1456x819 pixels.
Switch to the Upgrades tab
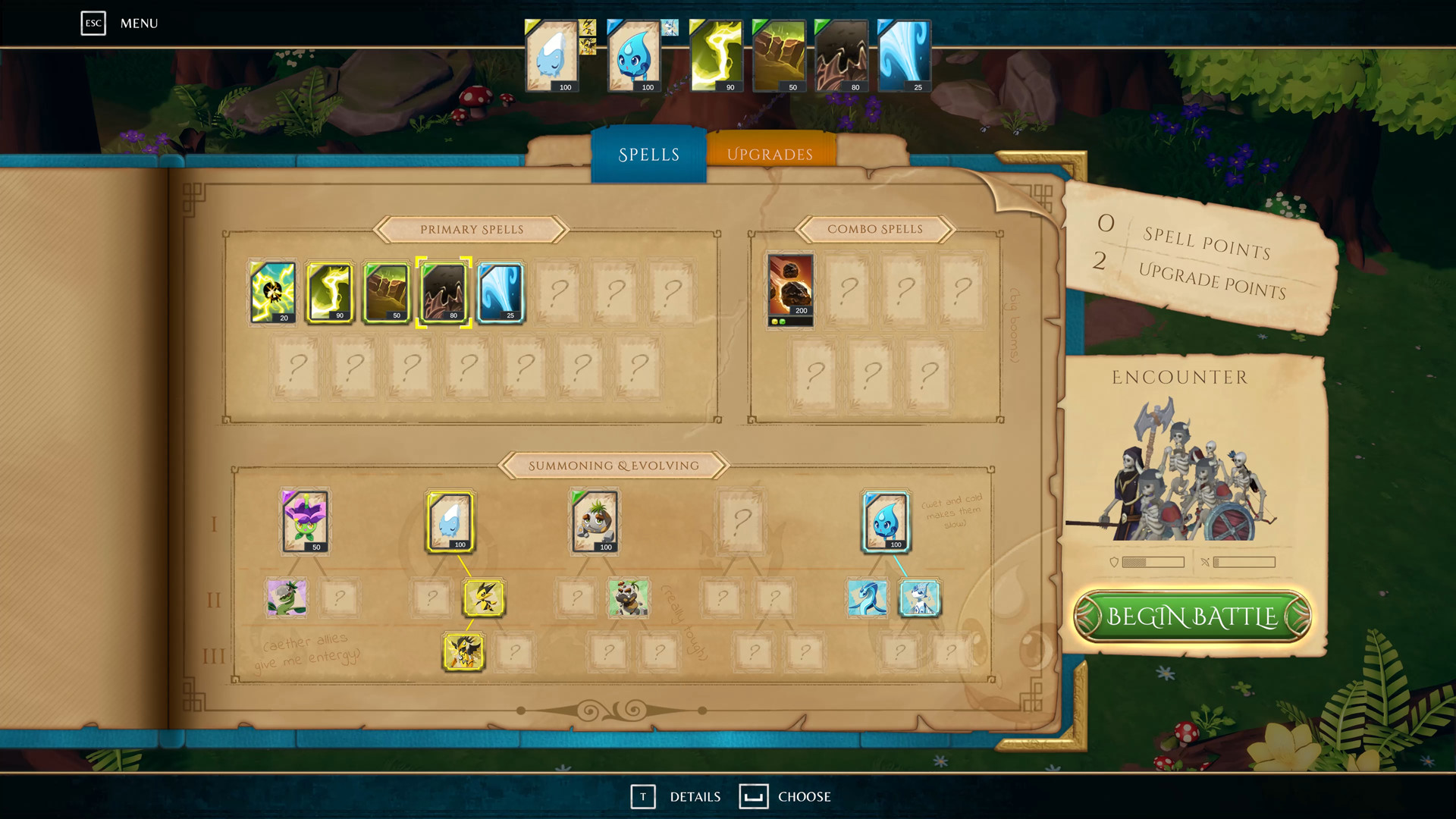pyautogui.click(x=769, y=153)
